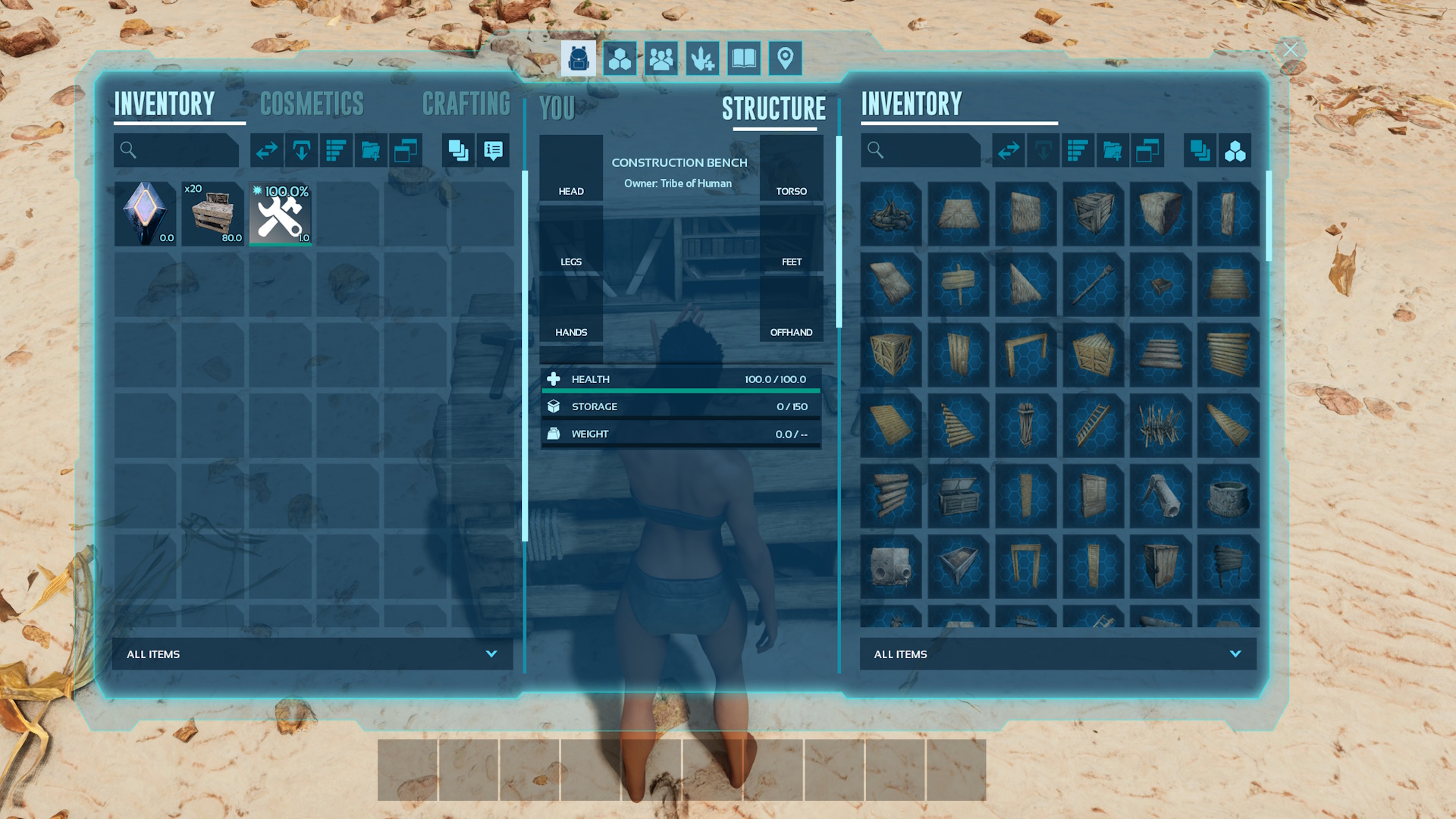The image size is (1456, 819).
Task: Open structure inventory All Items filter dropdown
Action: coord(1058,654)
